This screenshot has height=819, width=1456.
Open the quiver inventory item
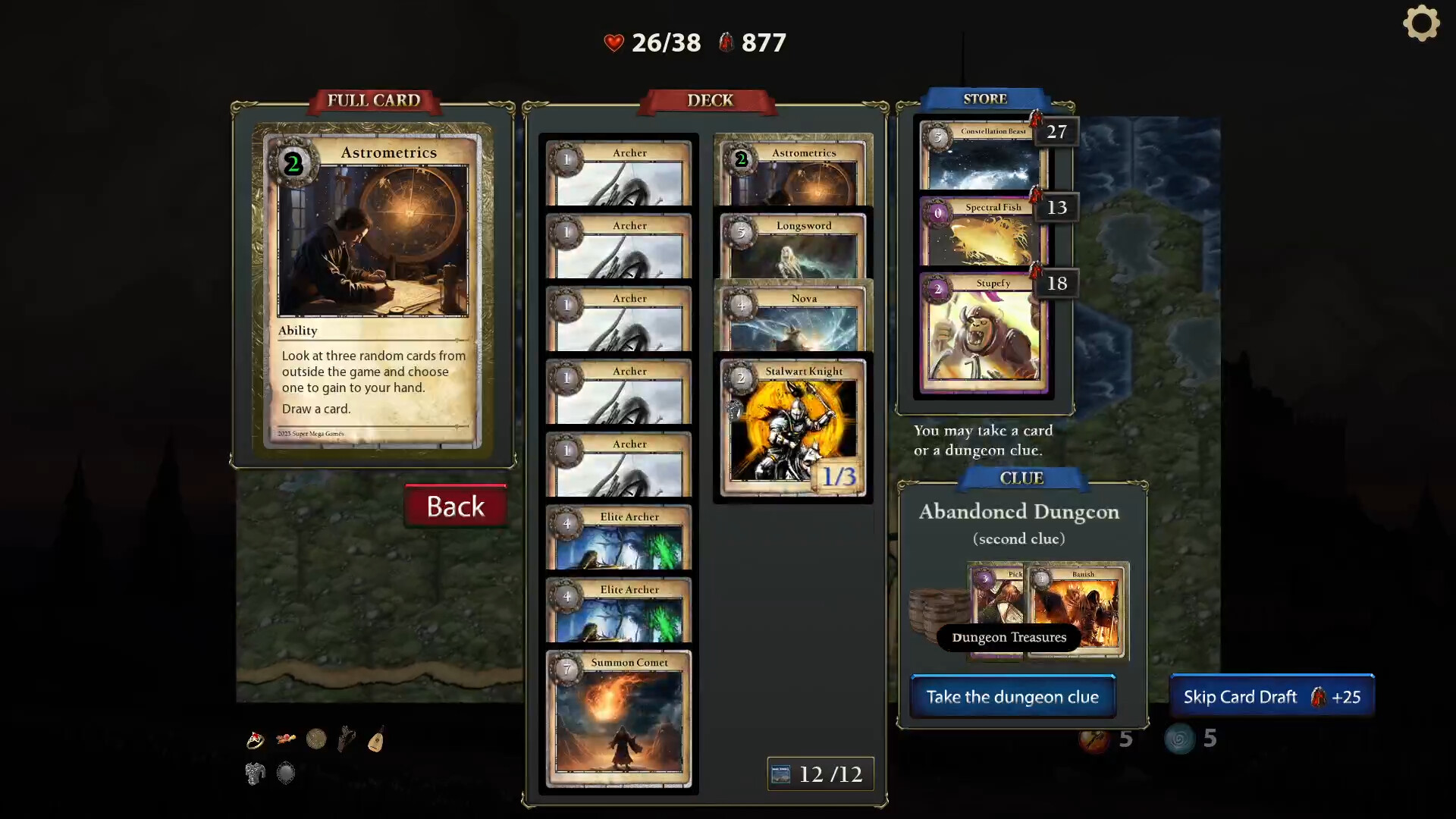pos(347,739)
